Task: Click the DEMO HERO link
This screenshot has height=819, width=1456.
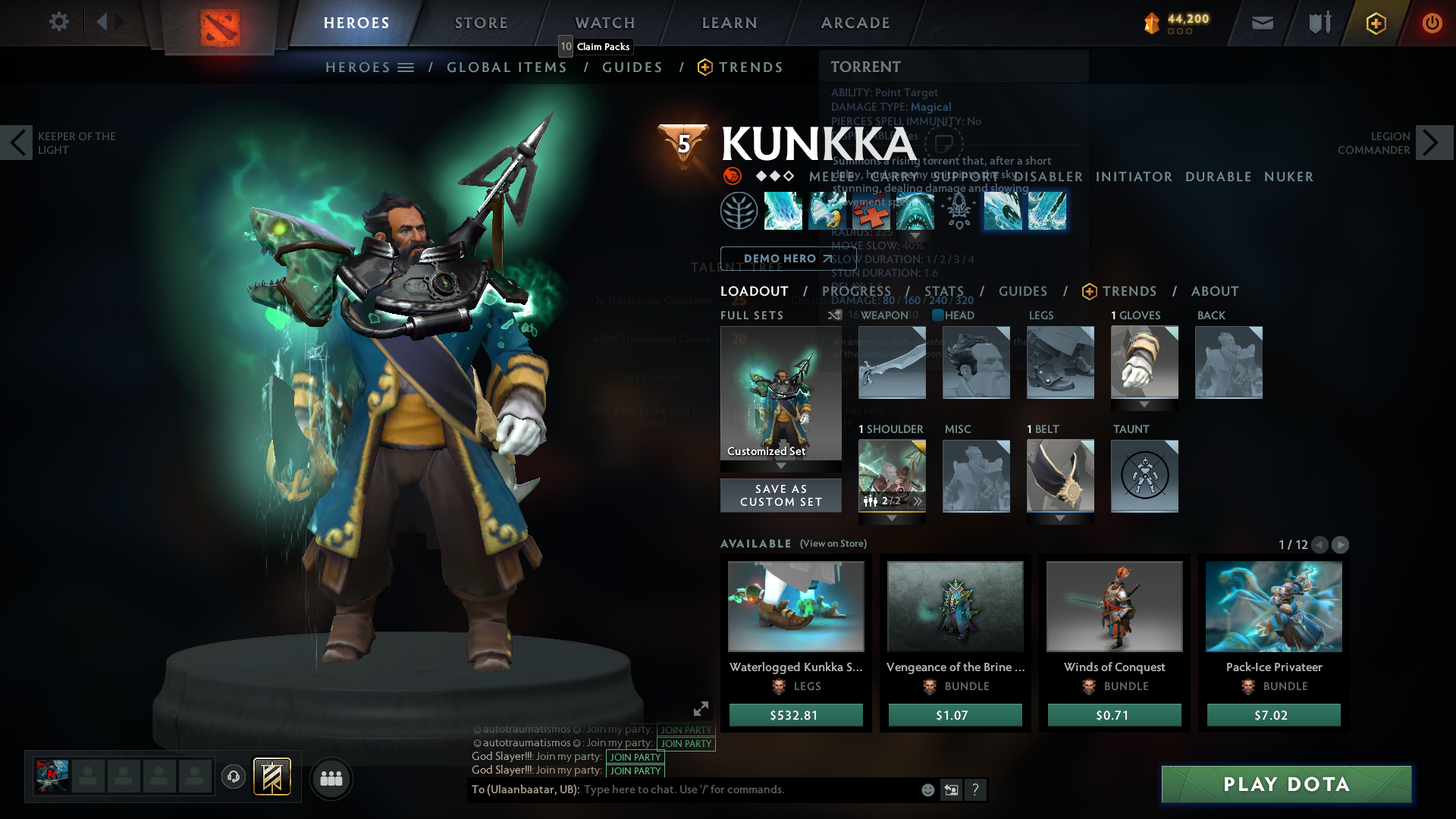Action: 781,258
